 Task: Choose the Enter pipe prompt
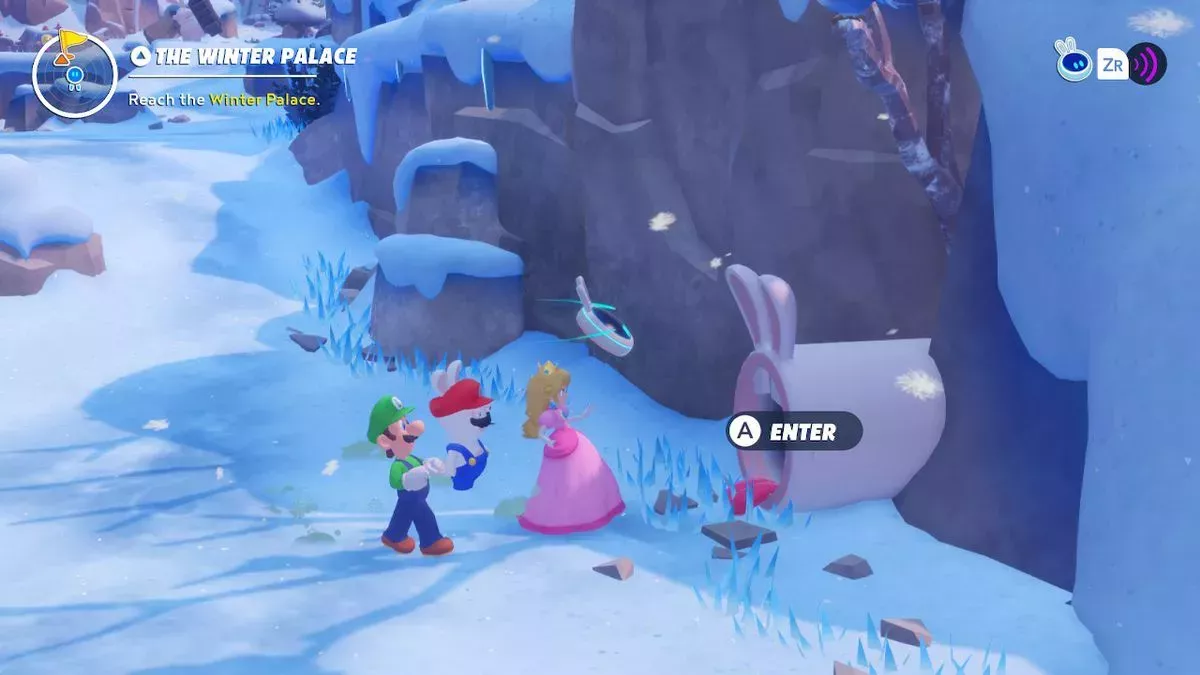(x=794, y=432)
